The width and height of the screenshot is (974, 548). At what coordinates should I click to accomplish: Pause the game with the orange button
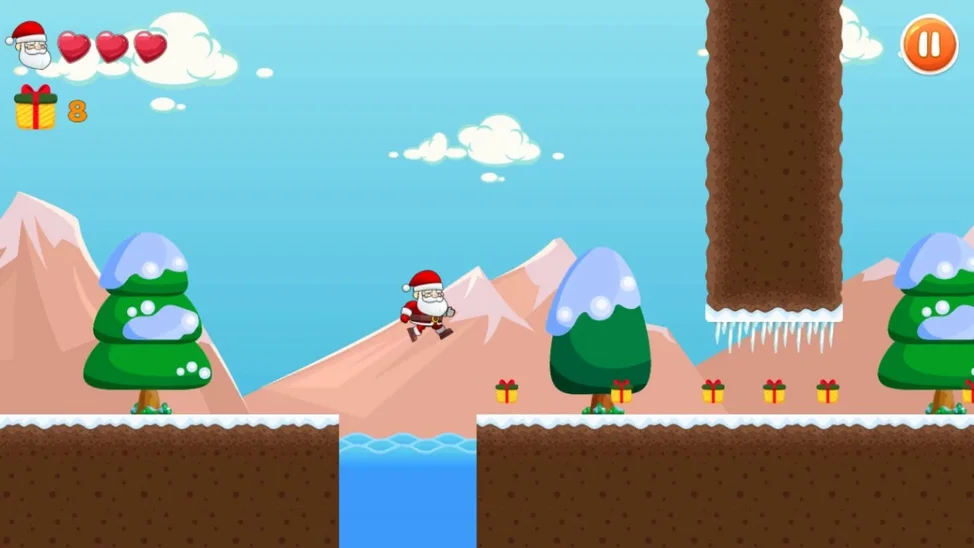[929, 44]
